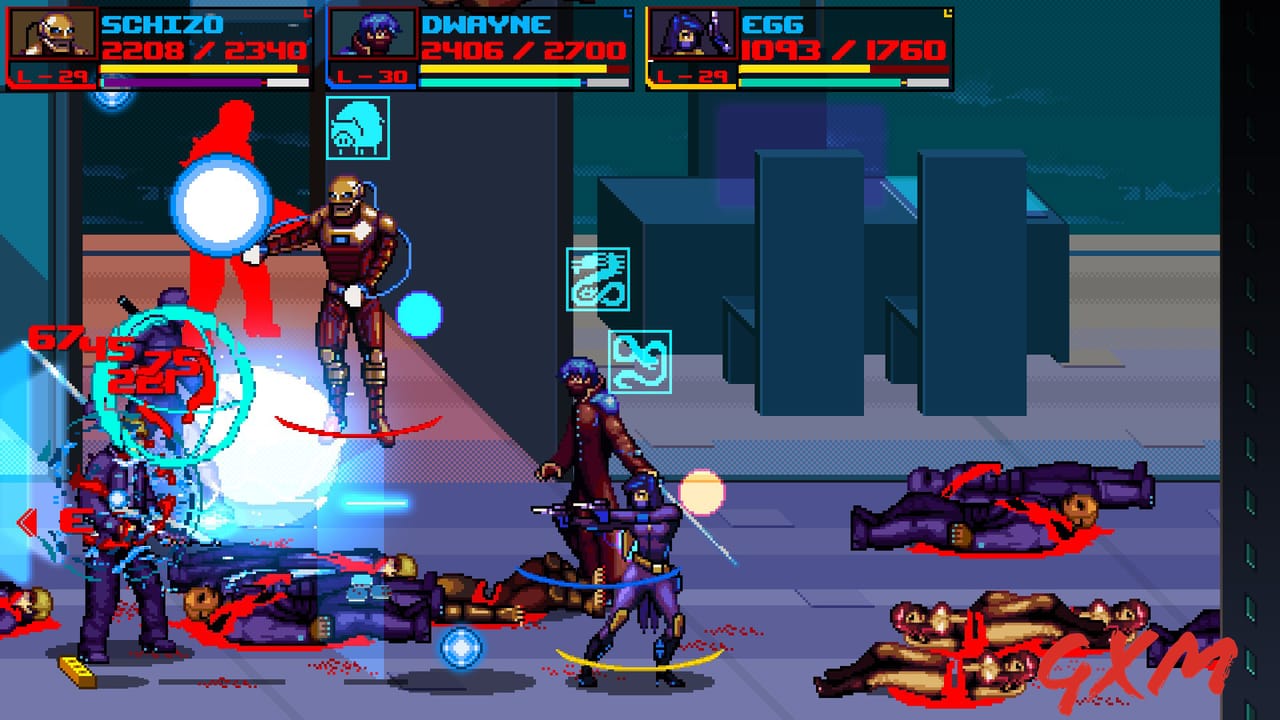This screenshot has width=1280, height=720.
Task: Expand the corner marker on Dwayne's panel
Action: click(626, 12)
